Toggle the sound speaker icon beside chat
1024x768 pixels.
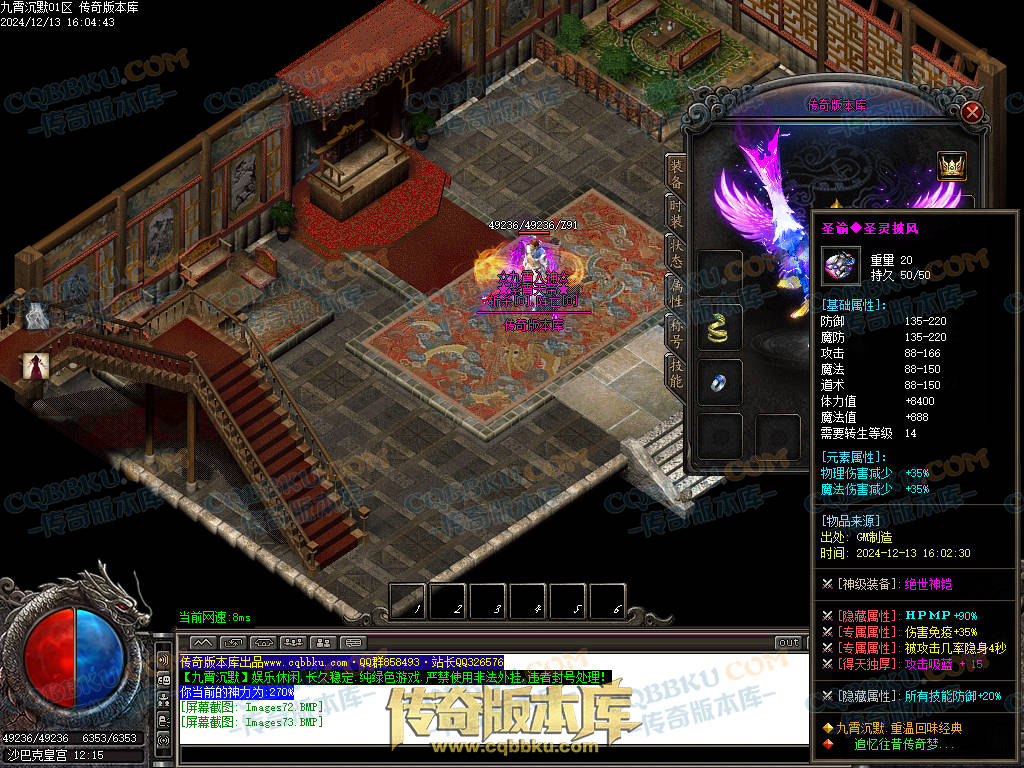point(162,660)
